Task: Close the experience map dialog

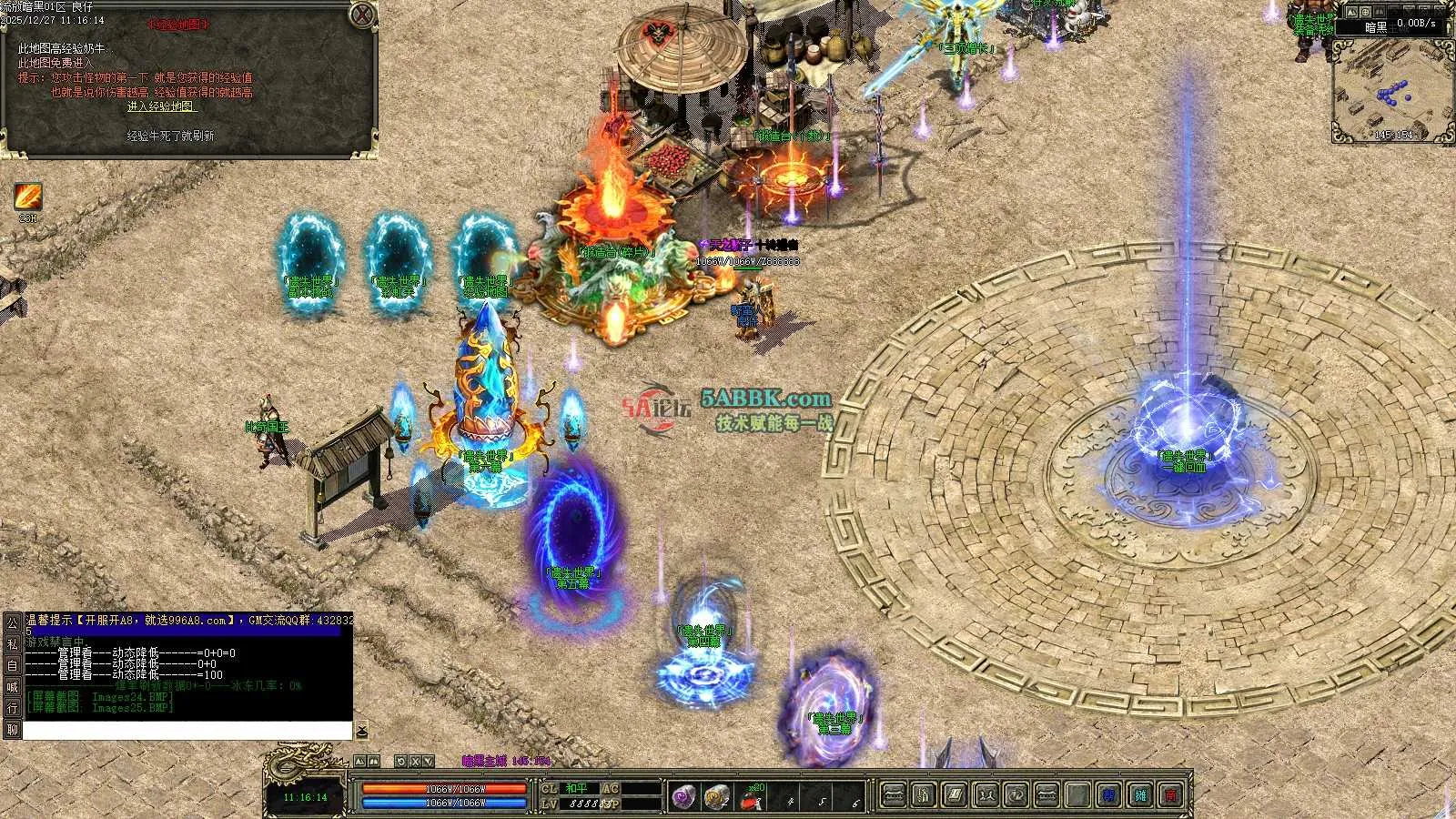Action: (362, 15)
